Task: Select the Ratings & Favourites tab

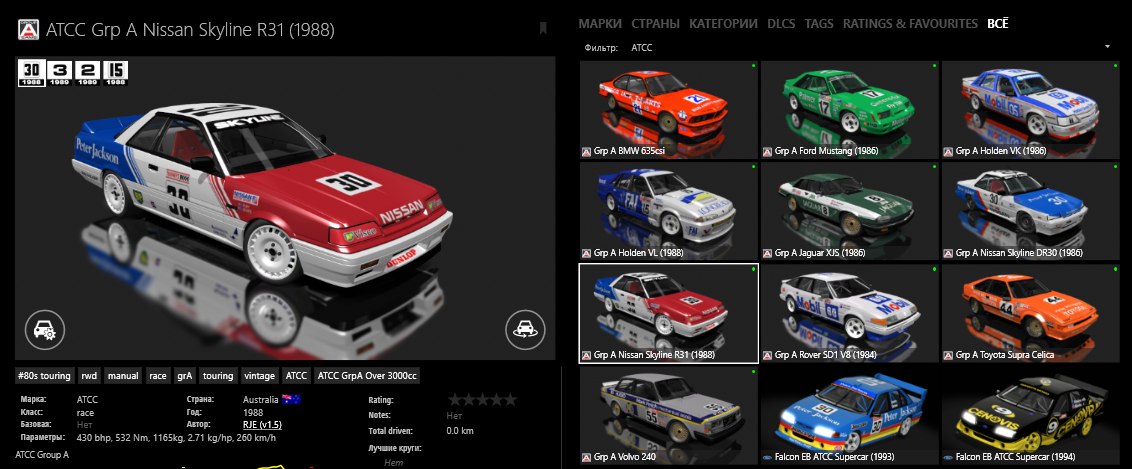Action: click(910, 23)
